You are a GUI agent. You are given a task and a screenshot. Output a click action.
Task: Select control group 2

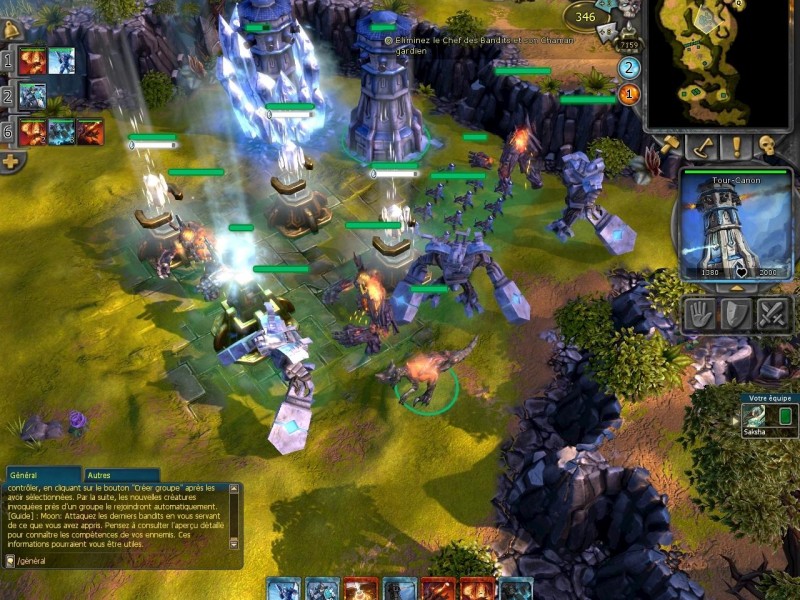click(x=8, y=97)
